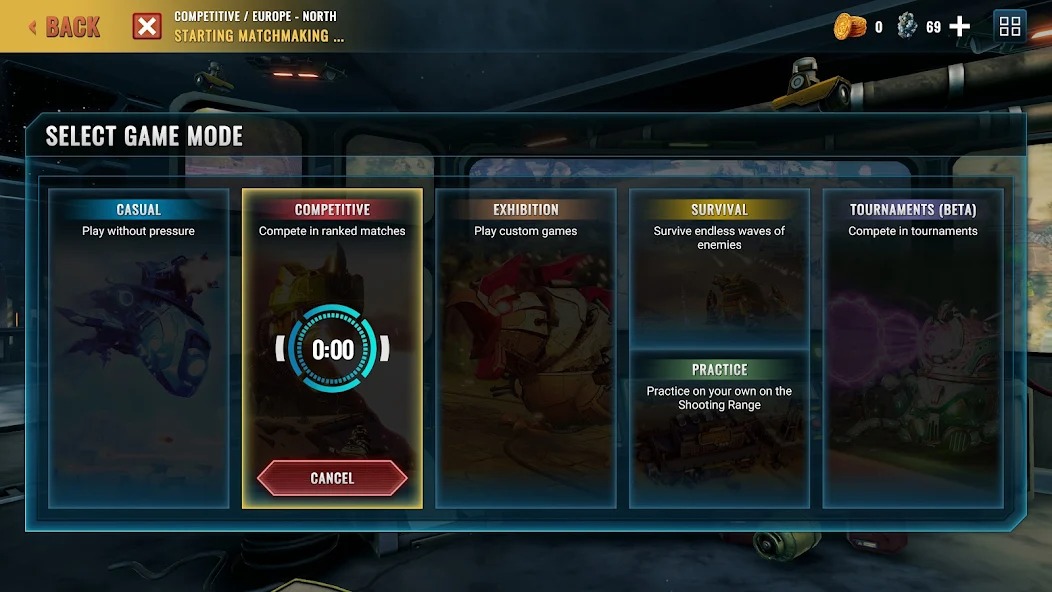Open the four-square grid menu
This screenshot has width=1052, height=592.
tap(1010, 27)
